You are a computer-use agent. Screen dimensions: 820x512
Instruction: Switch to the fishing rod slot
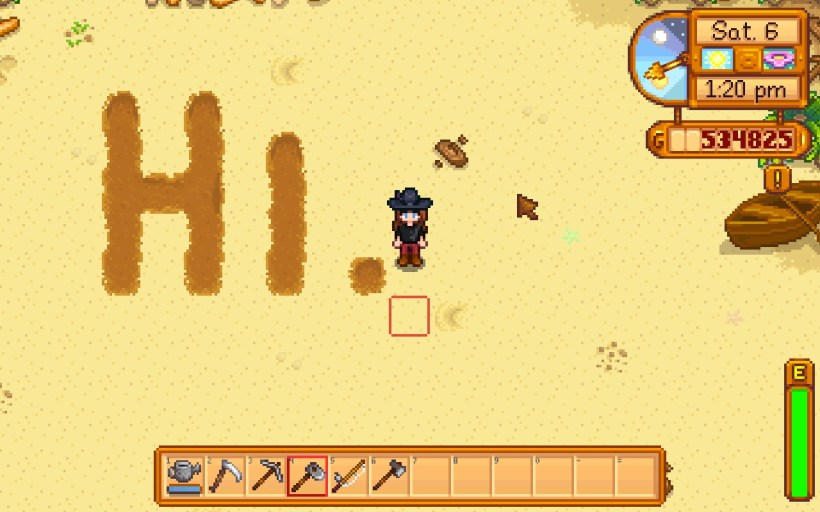click(348, 475)
